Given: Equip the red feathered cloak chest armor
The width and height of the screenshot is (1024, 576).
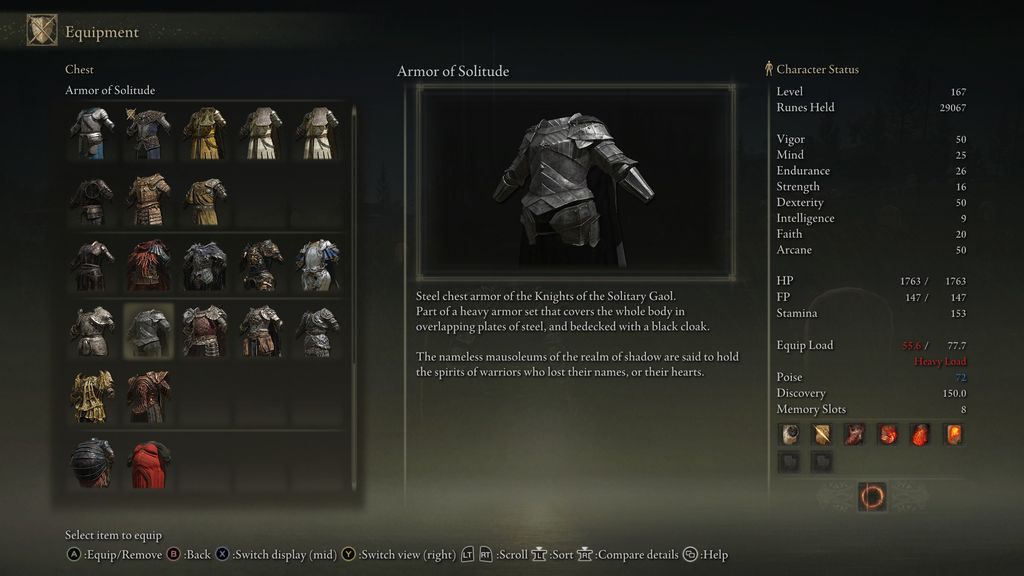Looking at the screenshot, I should [x=148, y=265].
